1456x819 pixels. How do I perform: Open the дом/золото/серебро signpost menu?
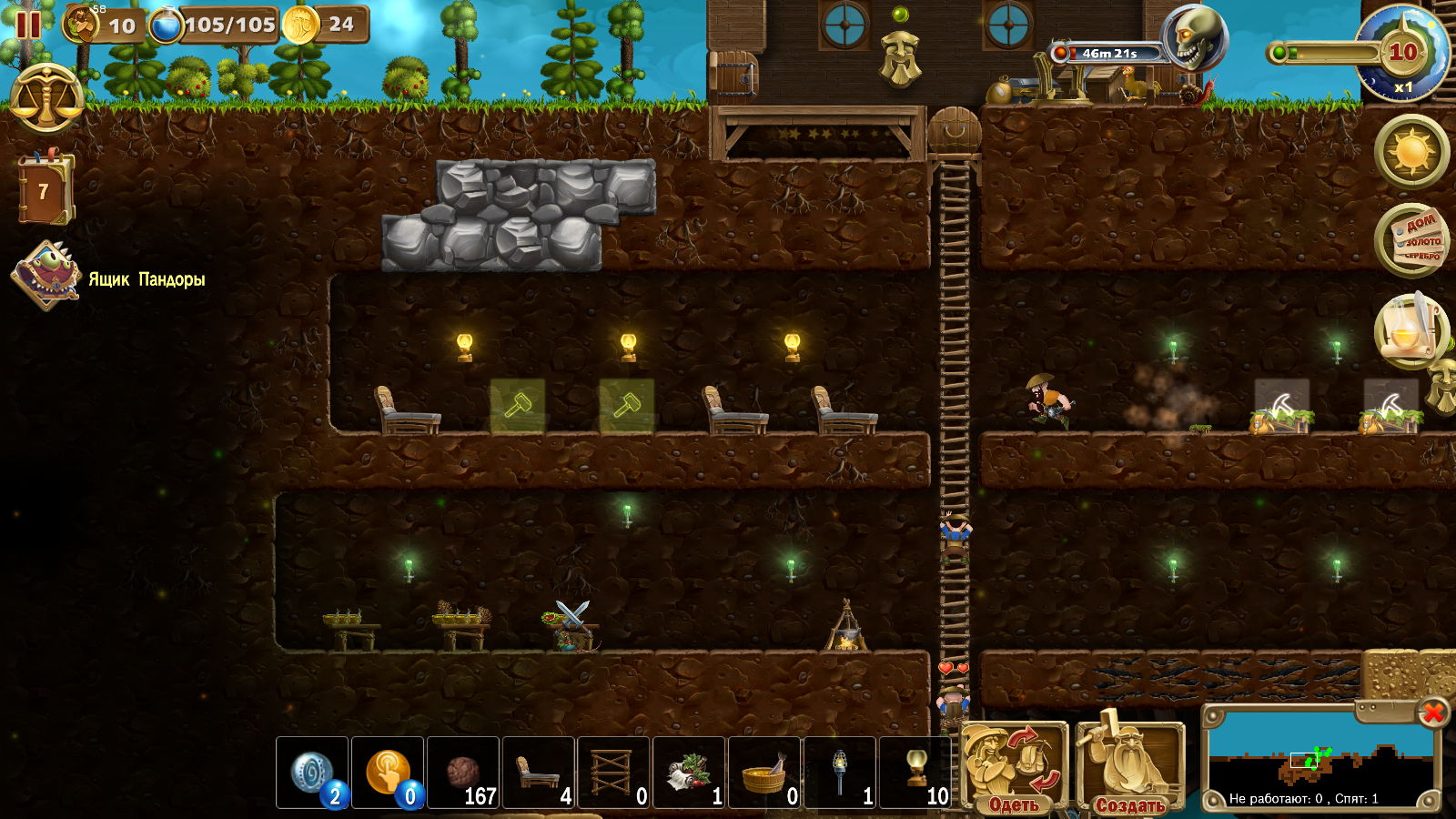point(1411,240)
